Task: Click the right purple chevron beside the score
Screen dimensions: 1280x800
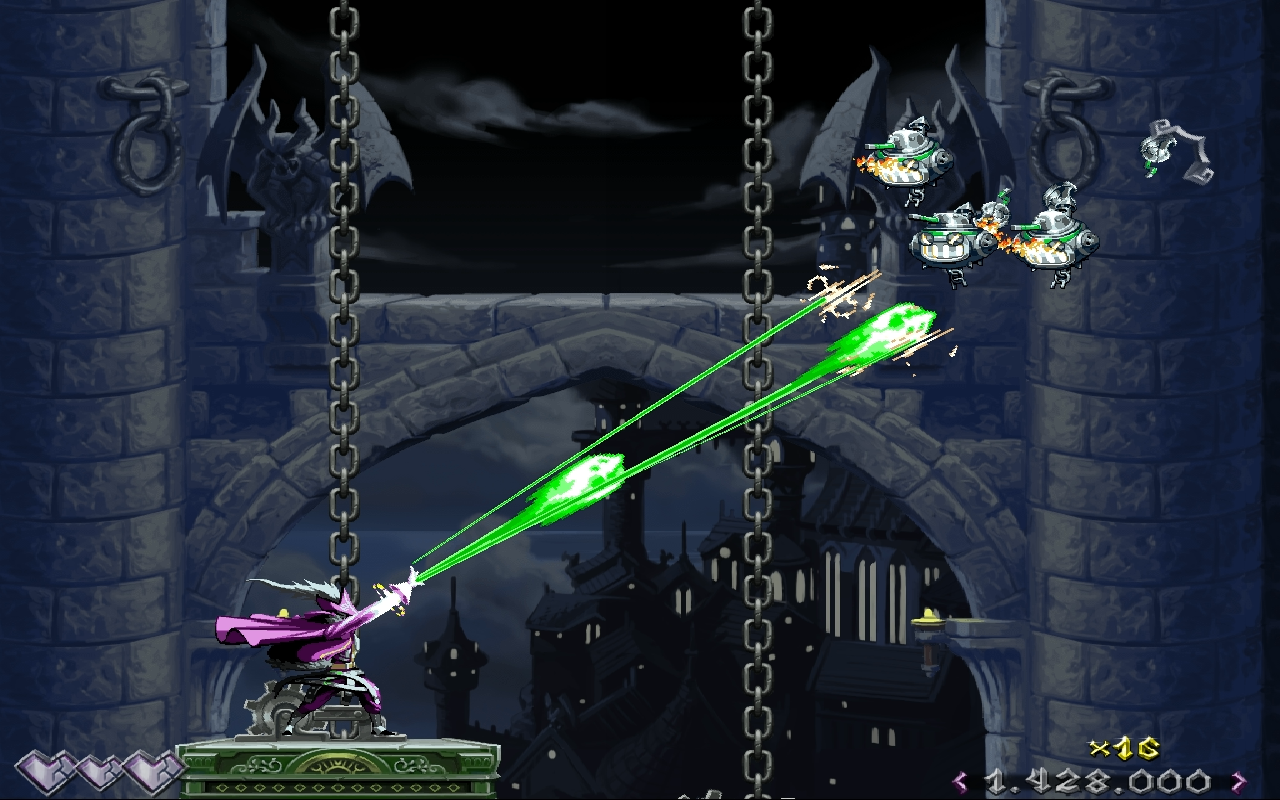Action: pyautogui.click(x=1237, y=781)
